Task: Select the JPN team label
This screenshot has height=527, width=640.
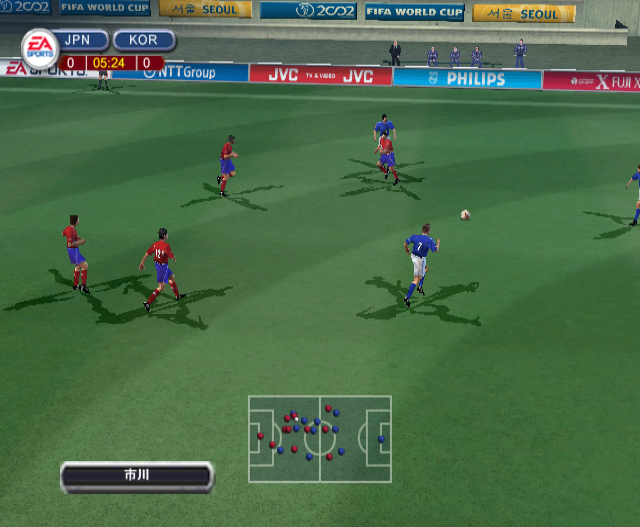Action: [84, 41]
